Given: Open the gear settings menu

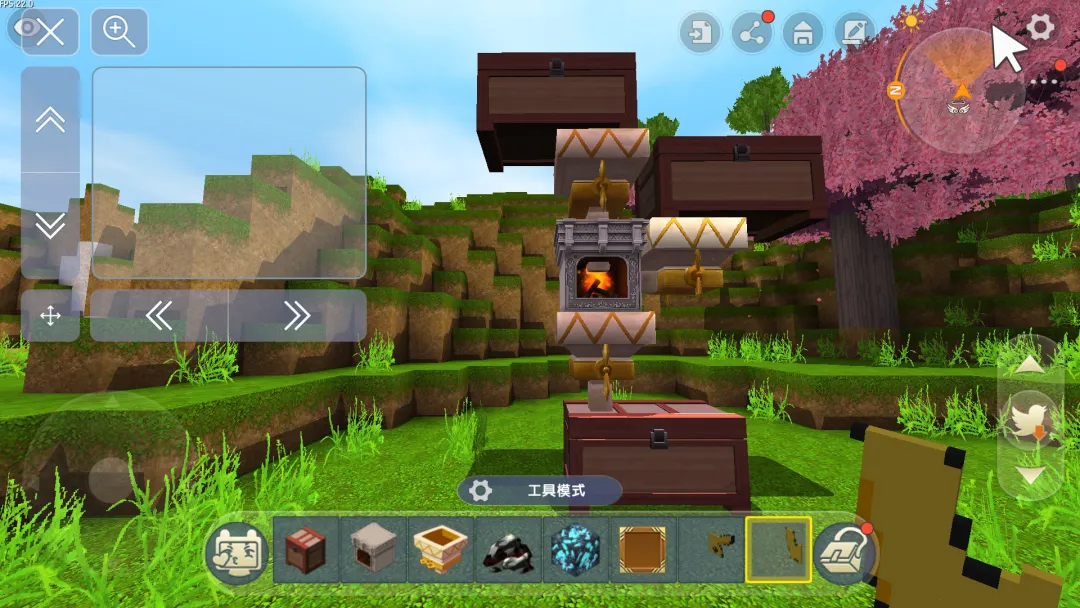Looking at the screenshot, I should click(x=1040, y=27).
